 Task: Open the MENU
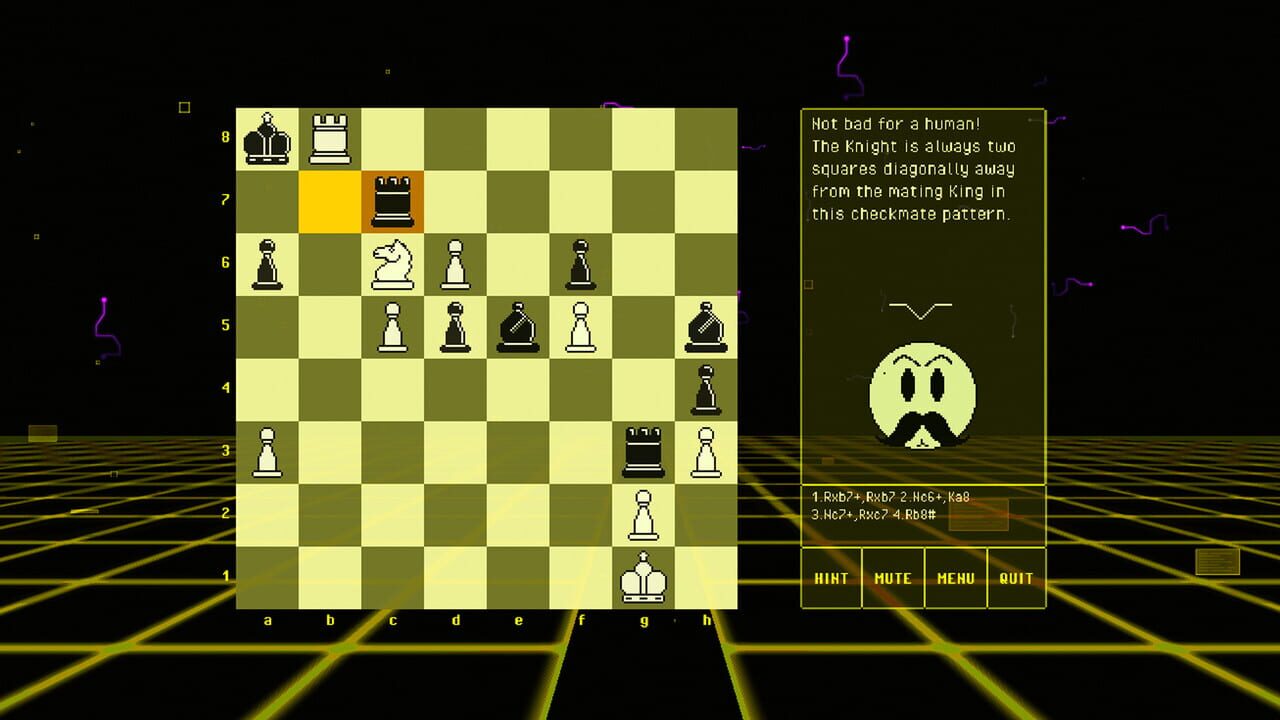955,578
